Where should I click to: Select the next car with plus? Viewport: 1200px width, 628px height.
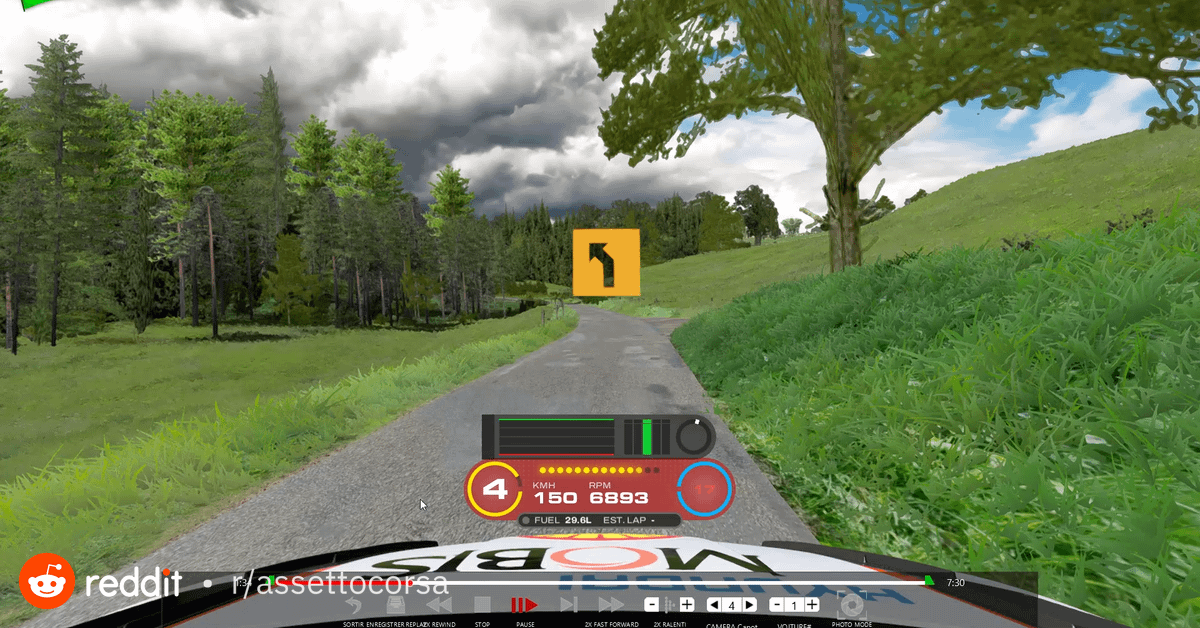812,605
